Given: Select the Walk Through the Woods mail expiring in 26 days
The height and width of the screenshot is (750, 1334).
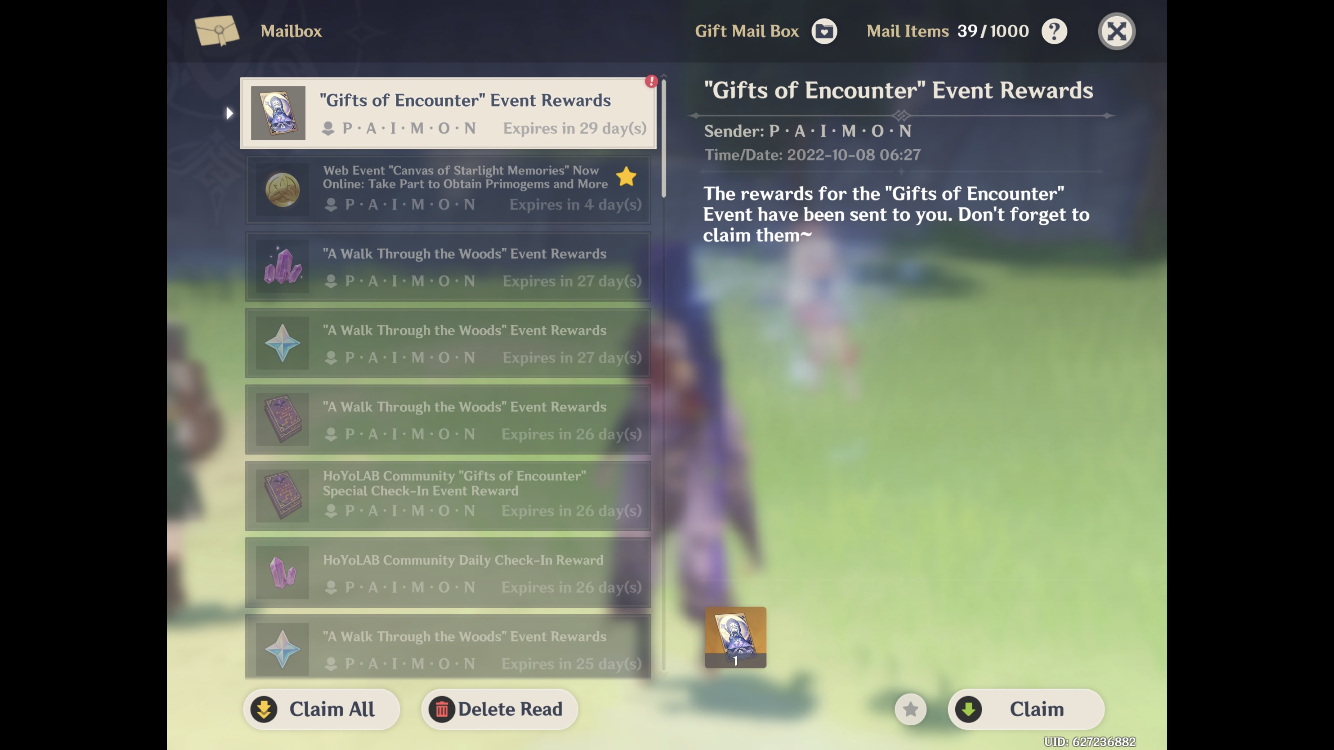Looking at the screenshot, I should [x=448, y=419].
